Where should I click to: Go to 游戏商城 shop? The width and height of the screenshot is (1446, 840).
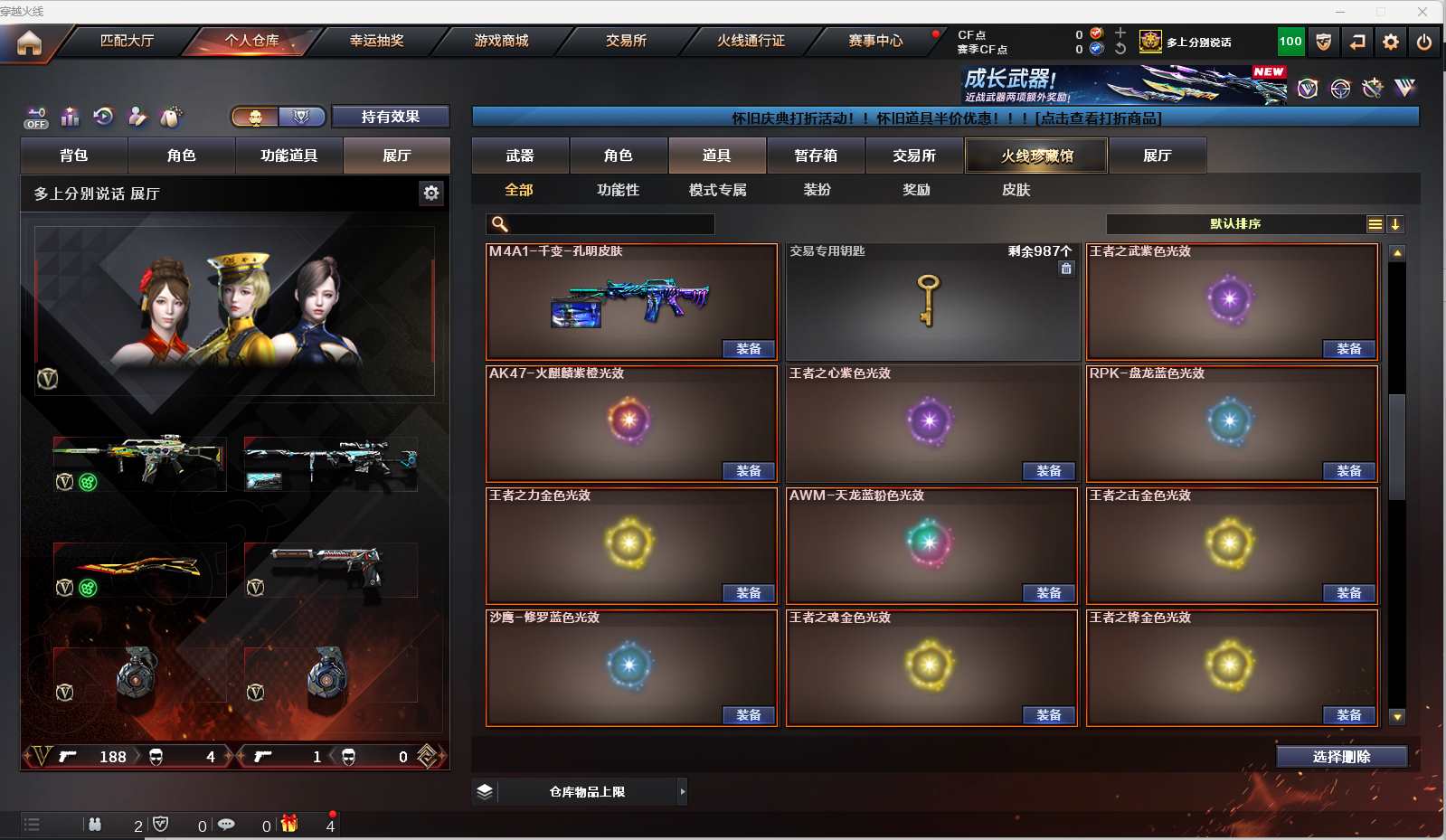point(501,41)
